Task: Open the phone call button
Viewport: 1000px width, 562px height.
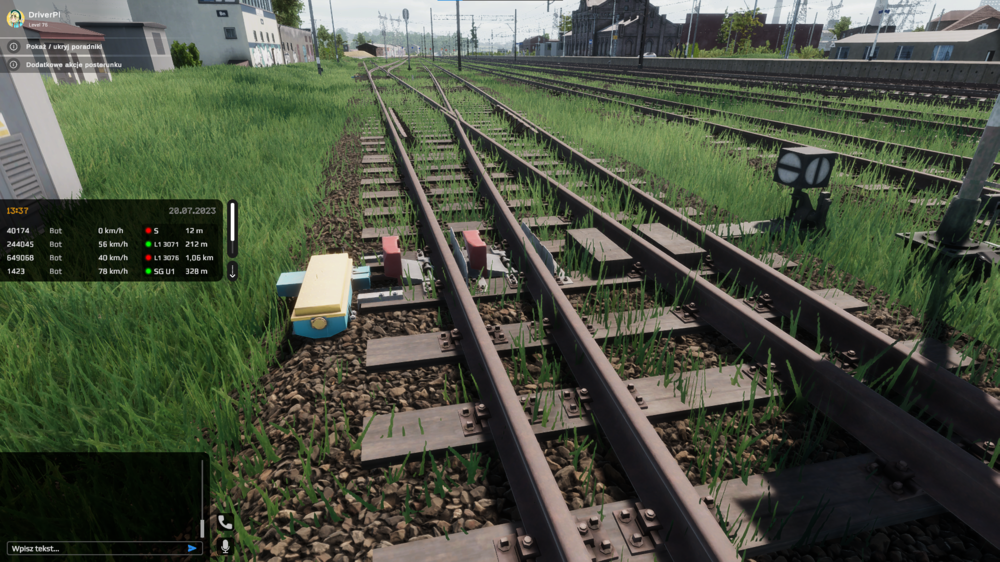Action: tap(225, 522)
